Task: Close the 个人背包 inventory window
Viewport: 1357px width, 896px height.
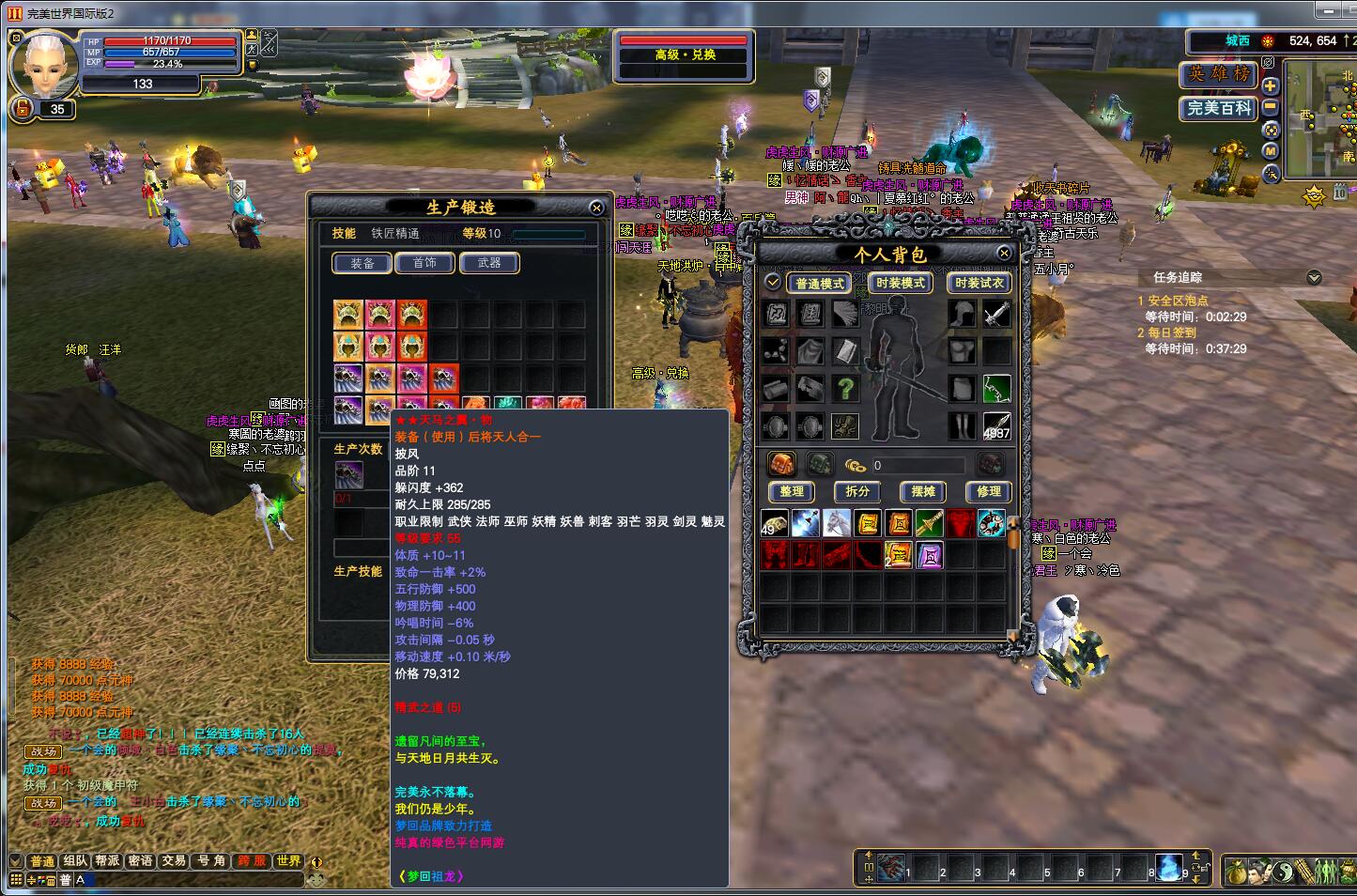Action: coord(1004,254)
